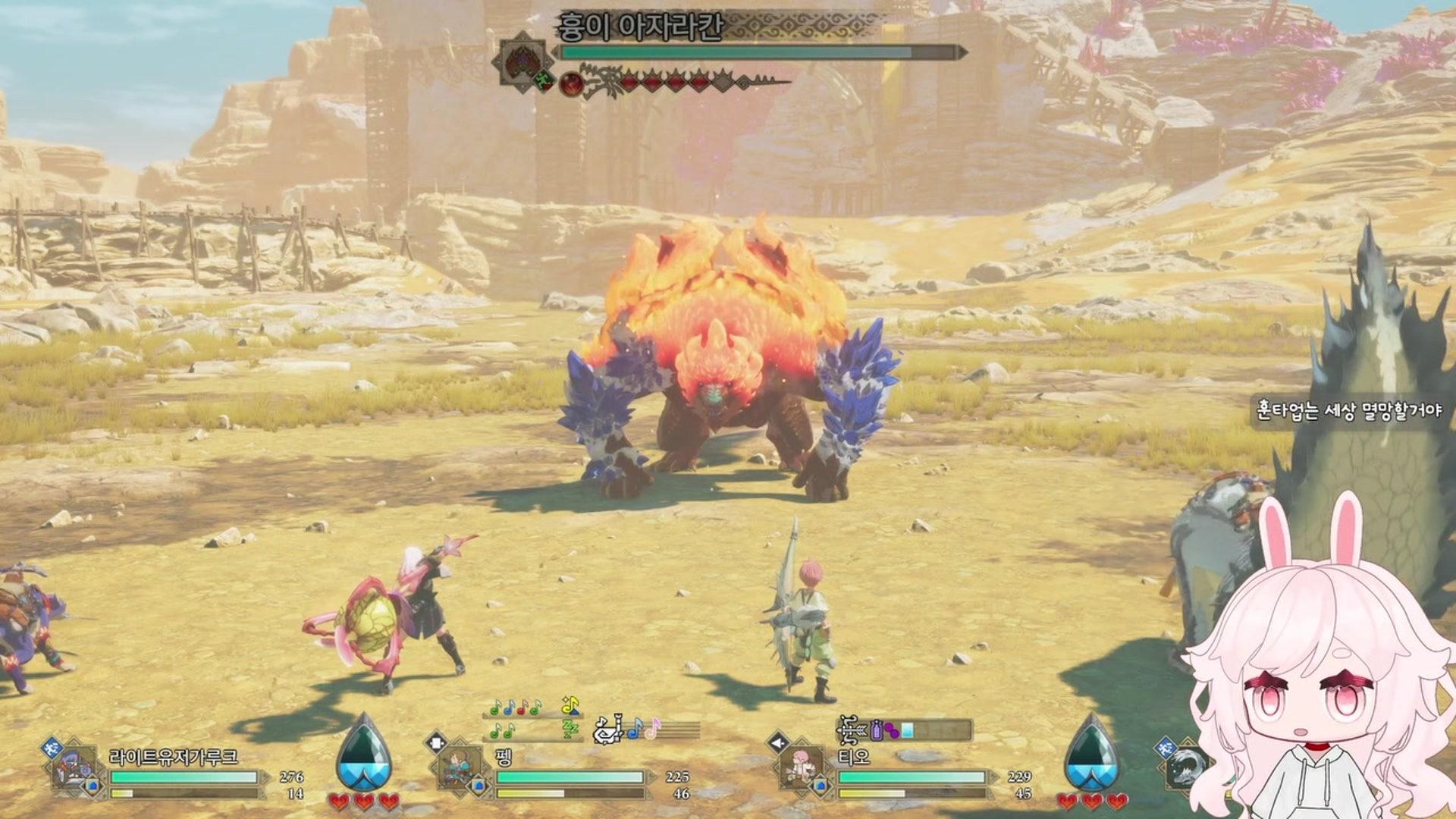Click the red fire orb beside the enemy gauge
This screenshot has height=819, width=1456.
tap(570, 84)
